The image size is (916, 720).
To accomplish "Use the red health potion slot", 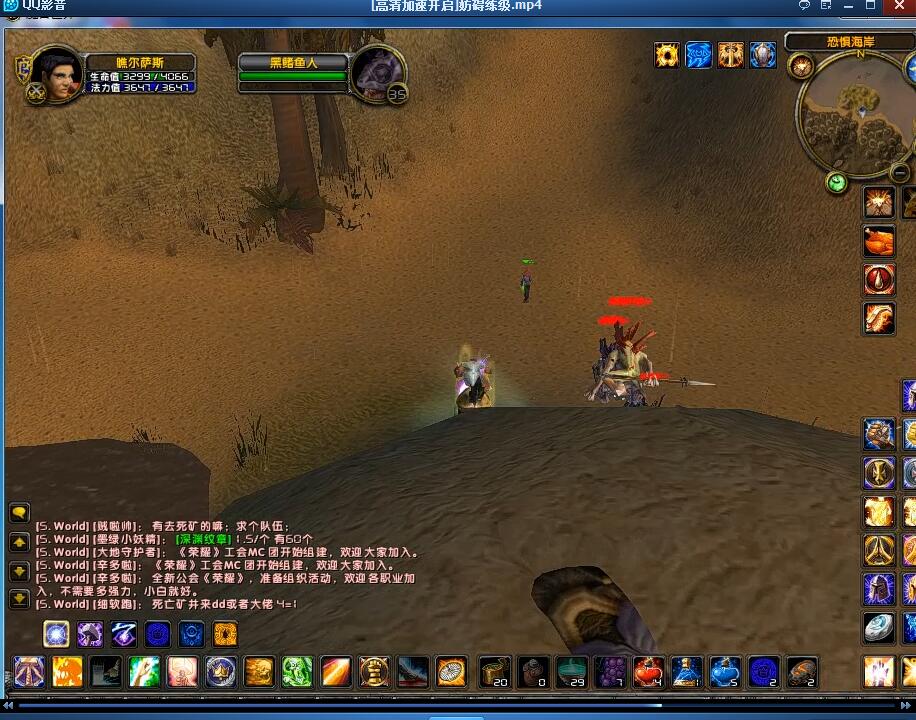I will click(x=649, y=672).
